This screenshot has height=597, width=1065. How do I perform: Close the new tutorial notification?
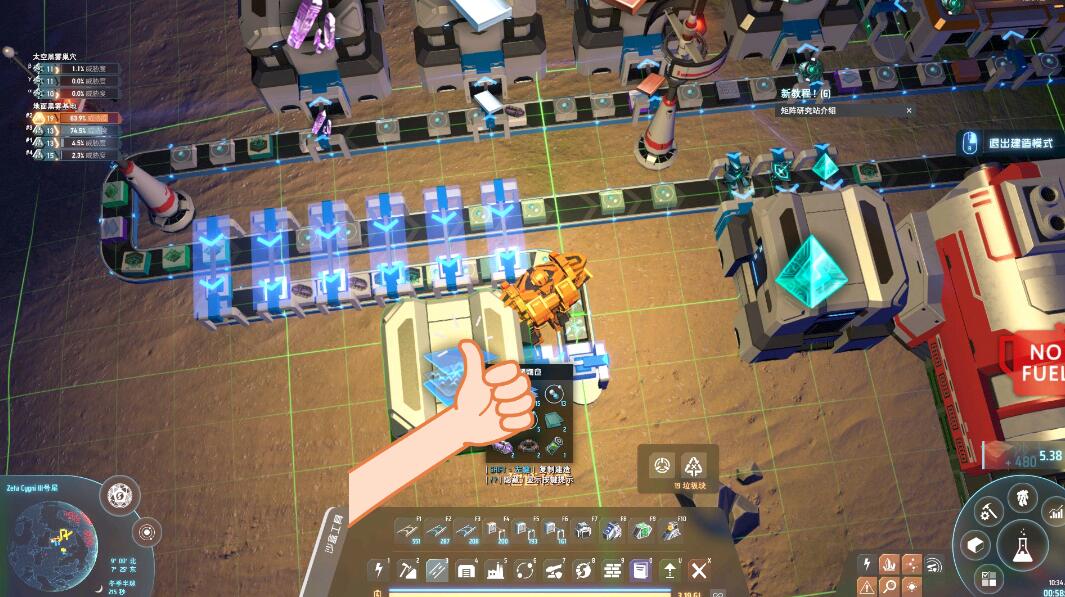tap(909, 110)
